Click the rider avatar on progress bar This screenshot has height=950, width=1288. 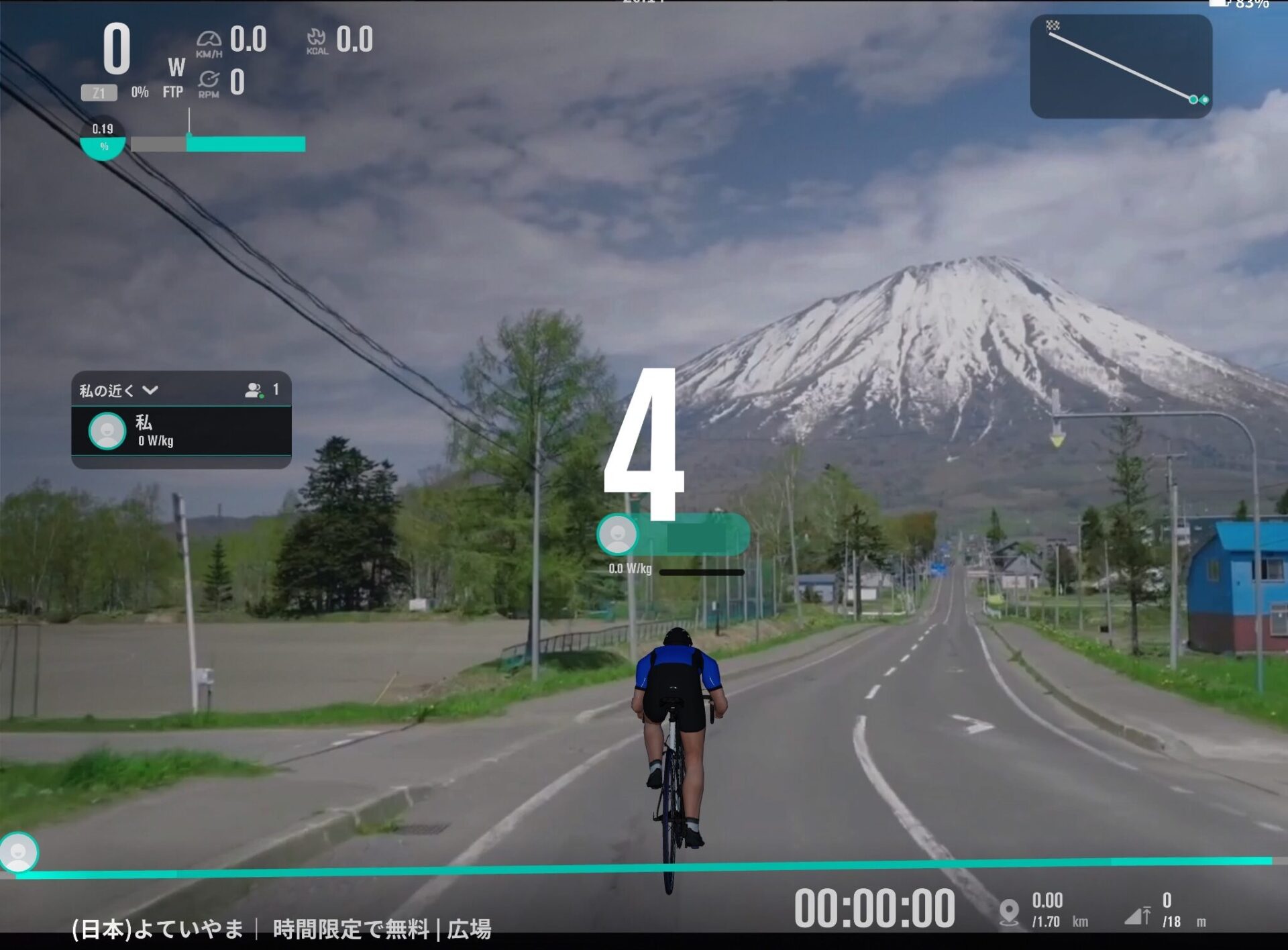click(x=19, y=852)
